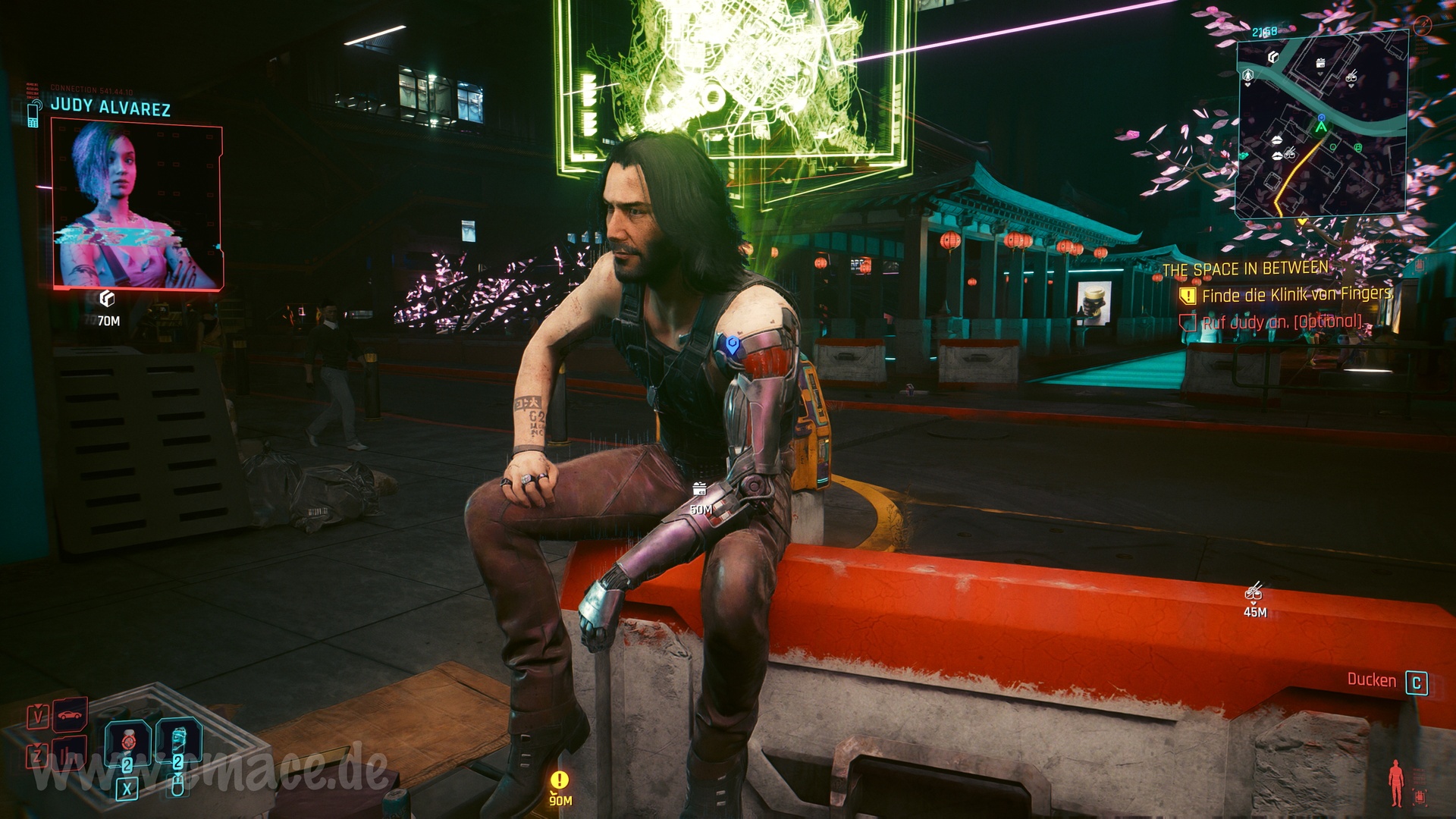
Task: Select the upper lips marker on minimap
Action: (1277, 140)
